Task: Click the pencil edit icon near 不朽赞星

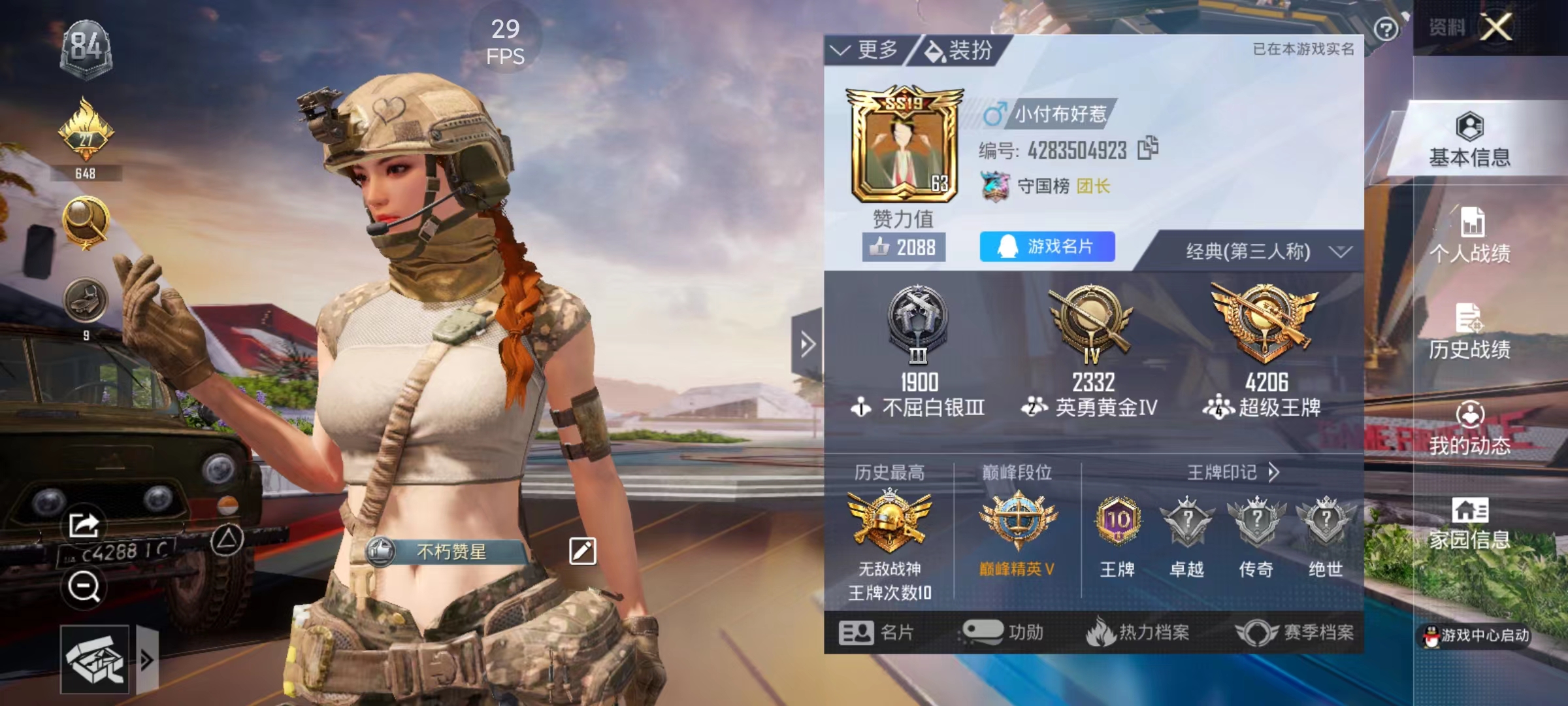Action: (x=583, y=550)
